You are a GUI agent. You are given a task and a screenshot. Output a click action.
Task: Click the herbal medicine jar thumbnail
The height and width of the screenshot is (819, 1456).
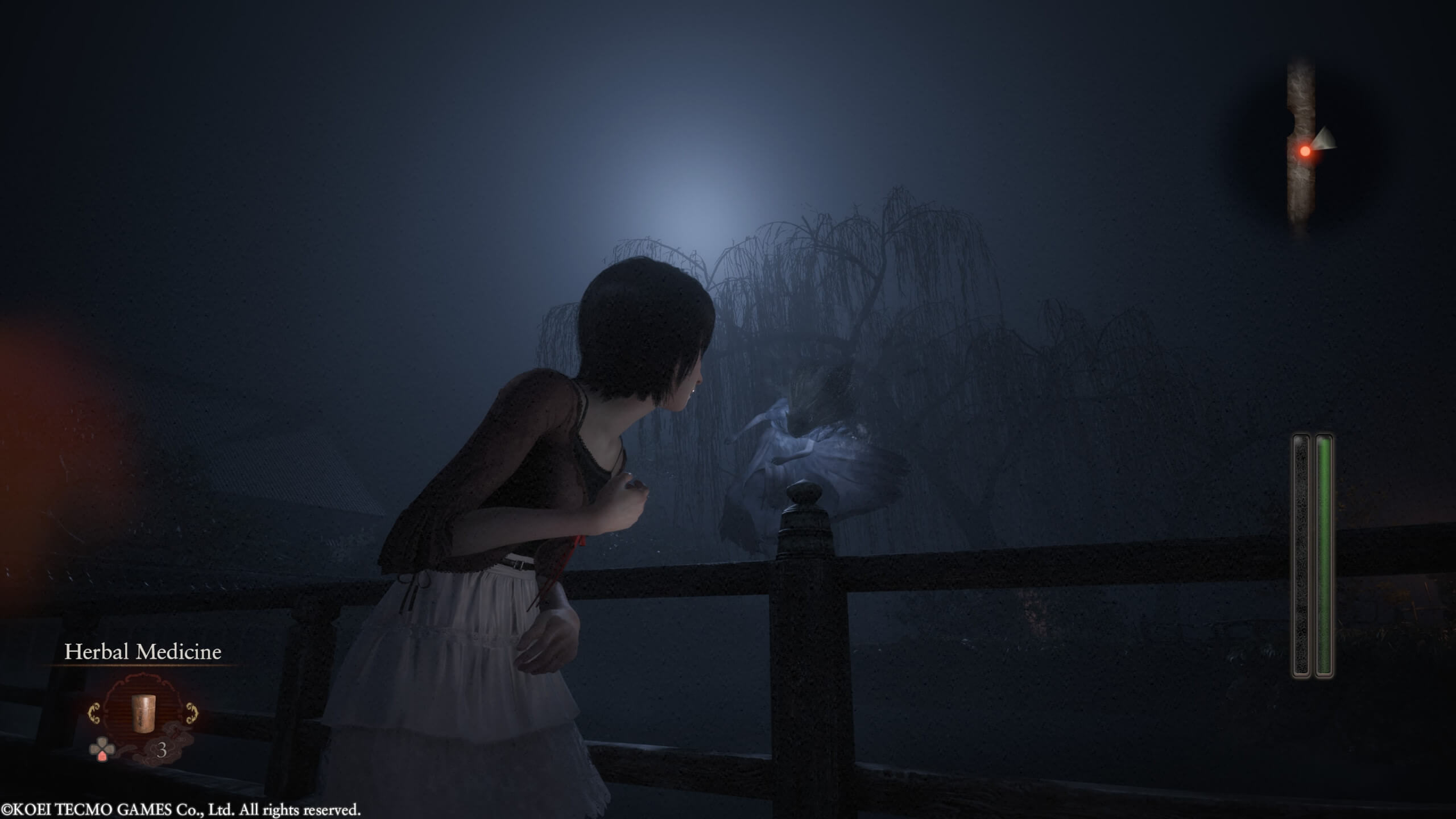pyautogui.click(x=143, y=714)
